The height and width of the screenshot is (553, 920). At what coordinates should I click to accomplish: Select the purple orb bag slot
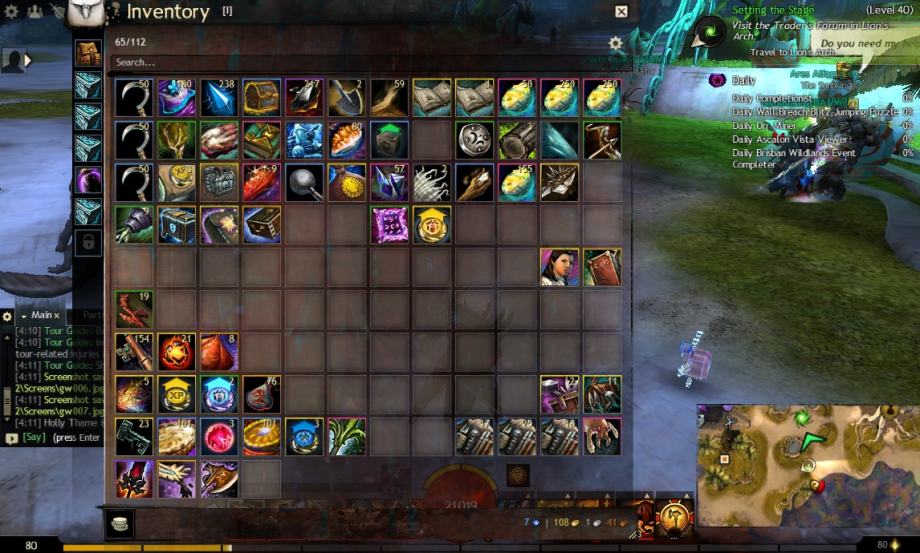(89, 180)
